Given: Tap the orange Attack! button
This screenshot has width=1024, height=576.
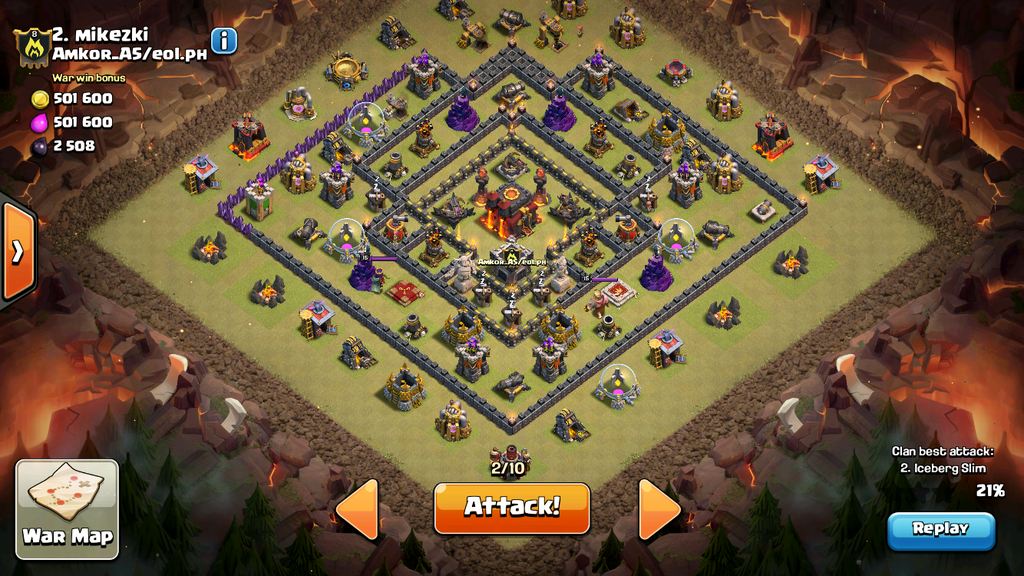Looking at the screenshot, I should (511, 507).
